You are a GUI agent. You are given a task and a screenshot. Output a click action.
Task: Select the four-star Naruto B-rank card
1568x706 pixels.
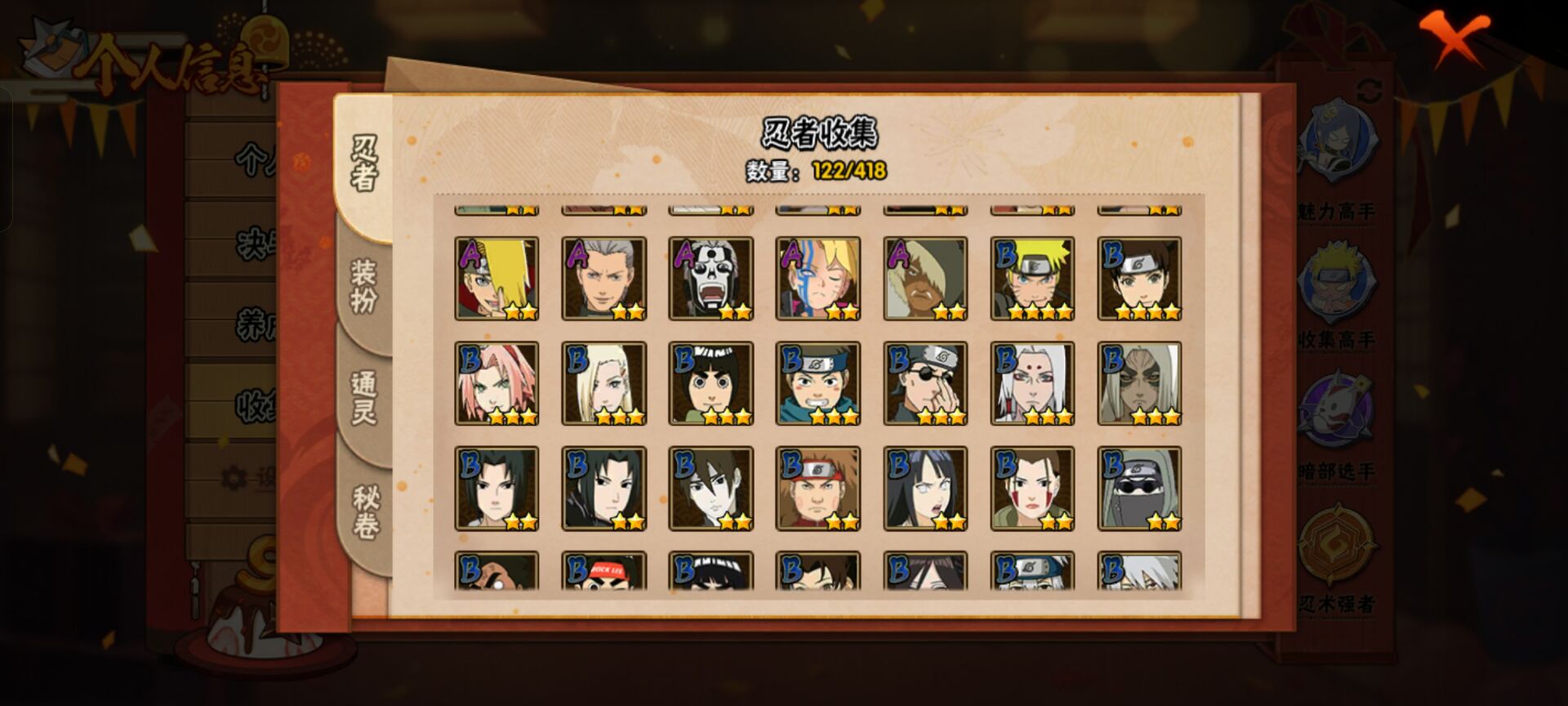pyautogui.click(x=1032, y=279)
